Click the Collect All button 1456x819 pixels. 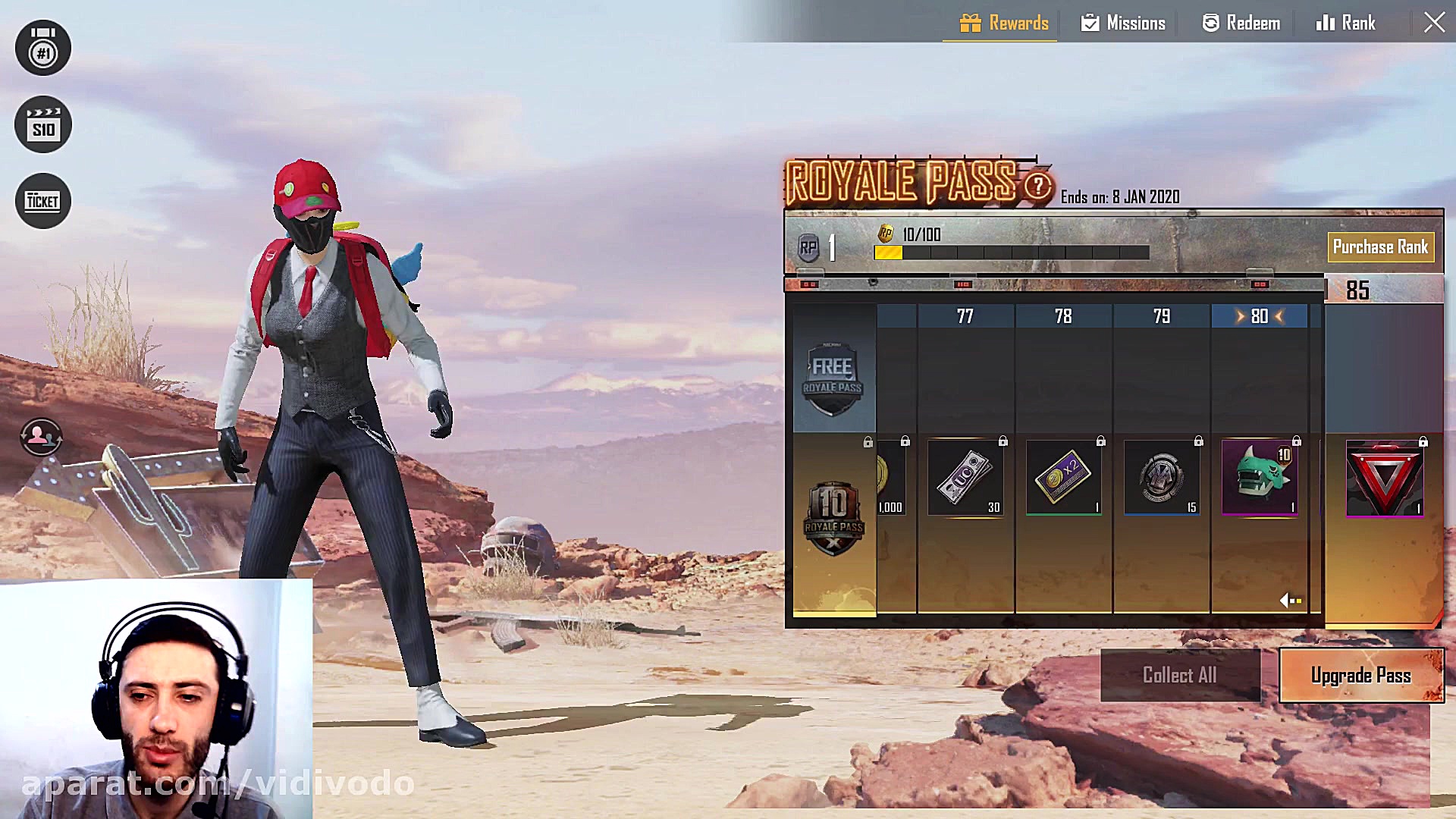point(1180,675)
